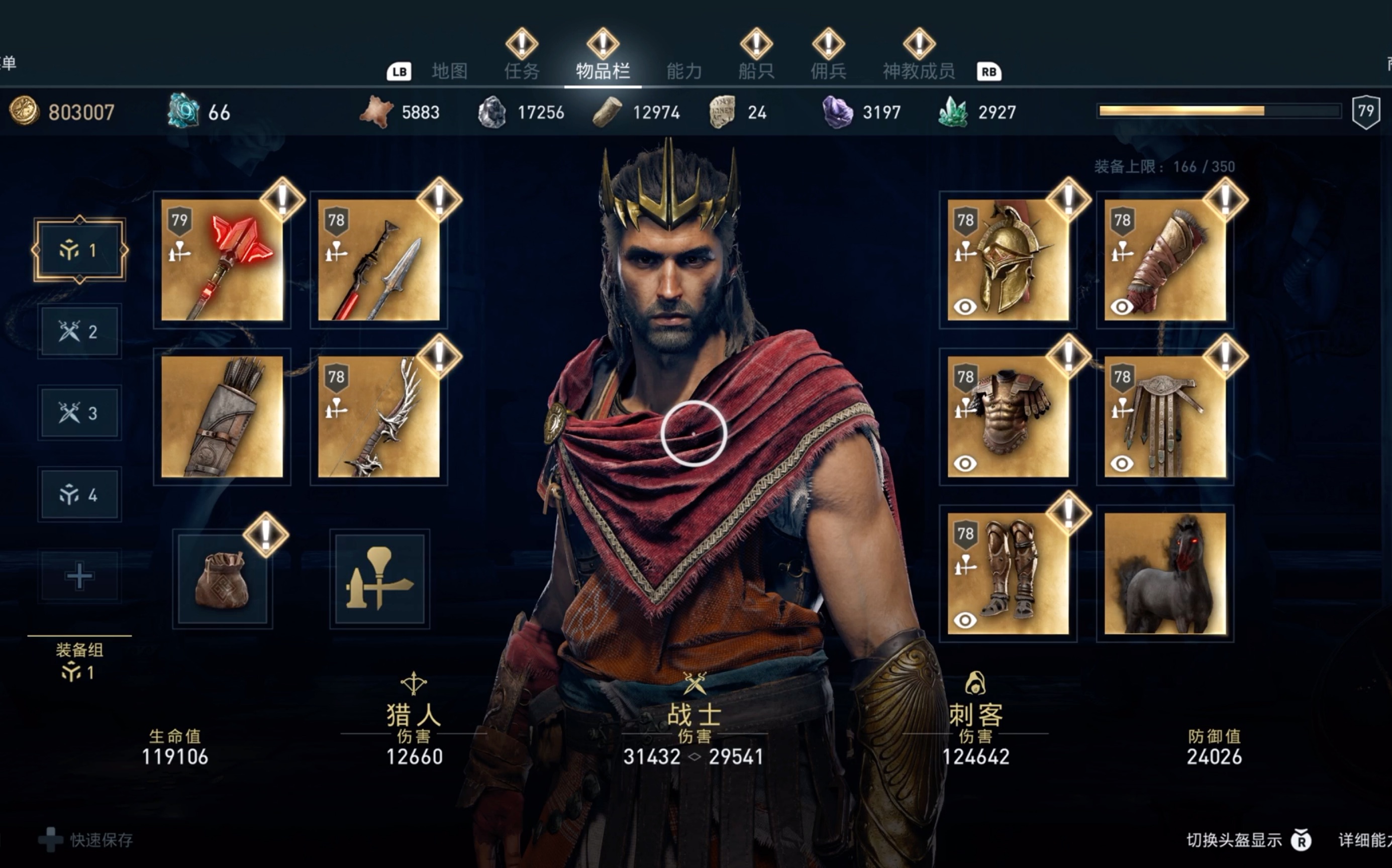Select equipment loadout 2
The image size is (1392, 868).
[x=79, y=332]
